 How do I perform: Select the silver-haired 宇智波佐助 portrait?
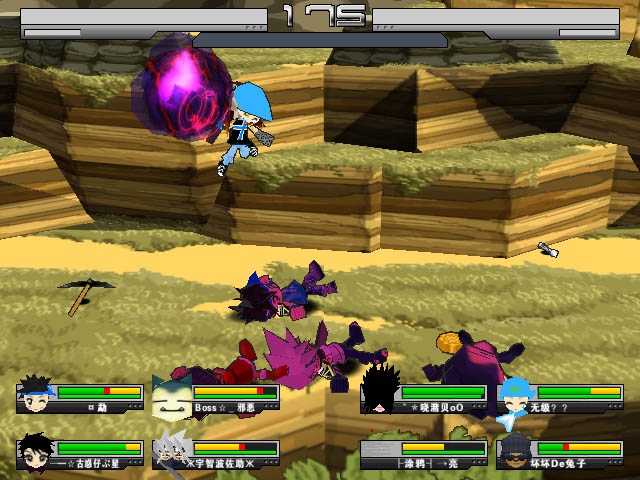[x=171, y=450]
